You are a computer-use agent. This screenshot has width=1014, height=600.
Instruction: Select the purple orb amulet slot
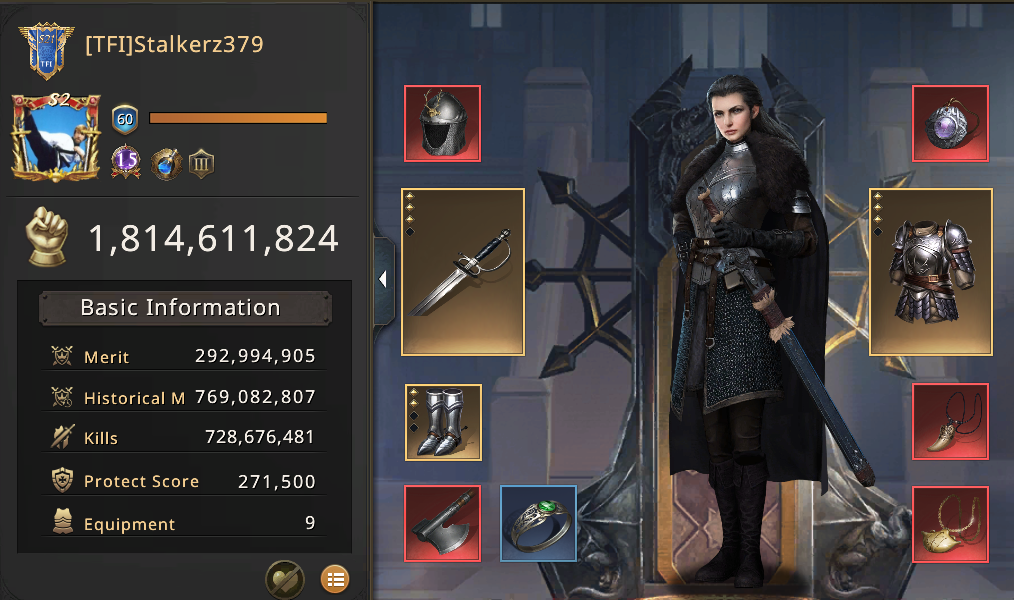[950, 124]
